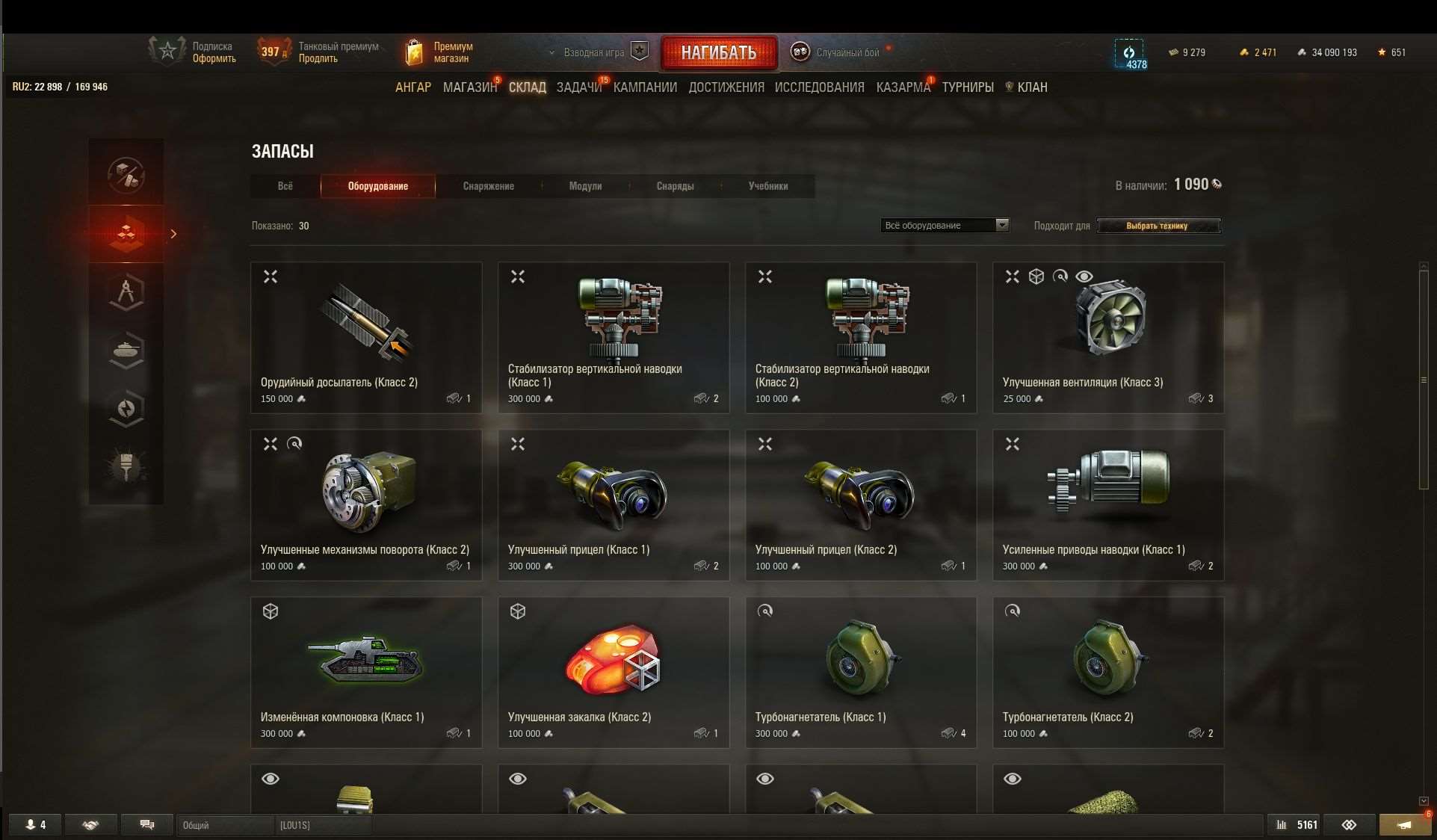Open the blueprints section in the sidebar
This screenshot has width=1437, height=840.
[126, 291]
